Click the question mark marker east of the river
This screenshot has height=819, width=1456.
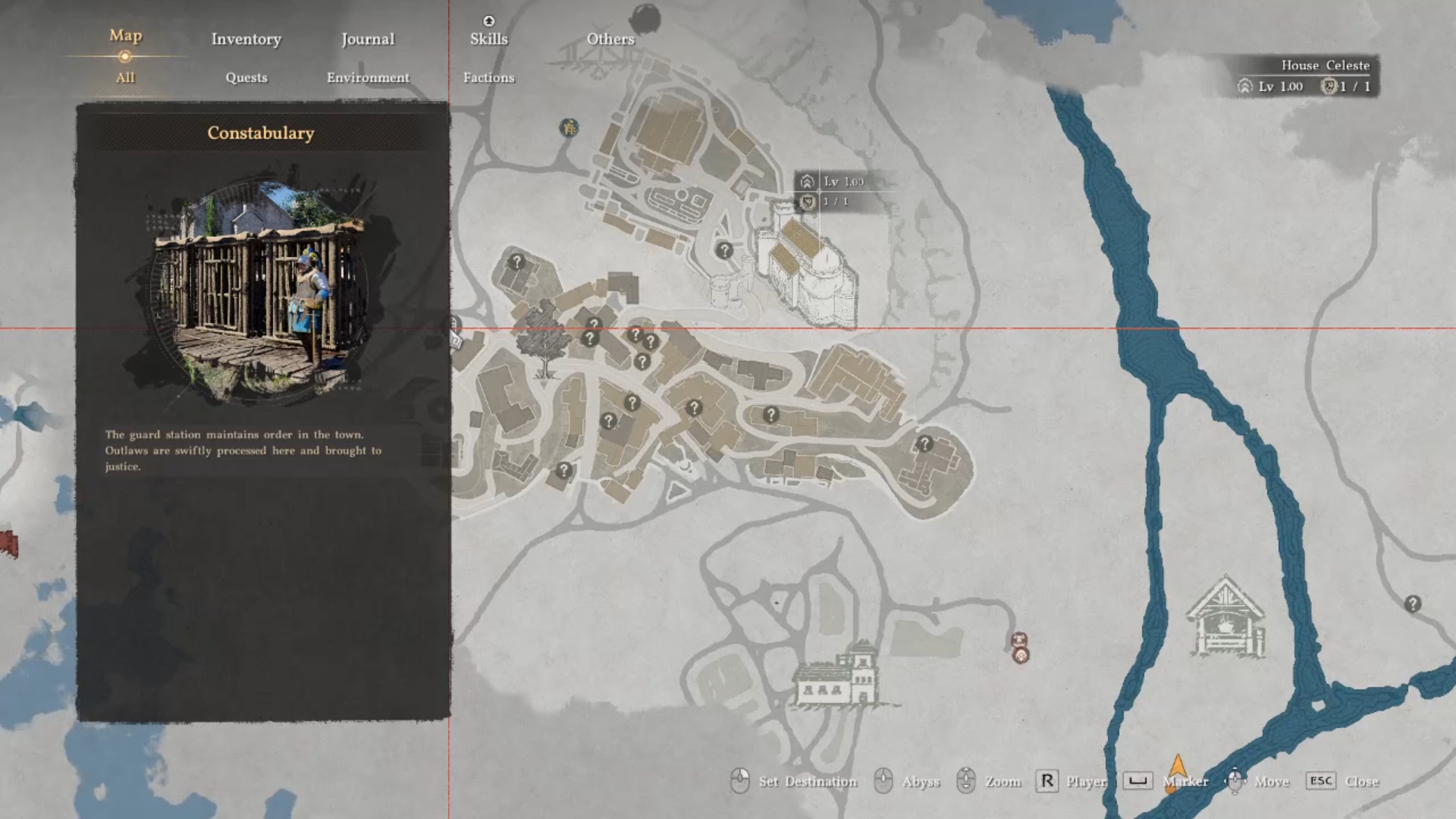1412,604
